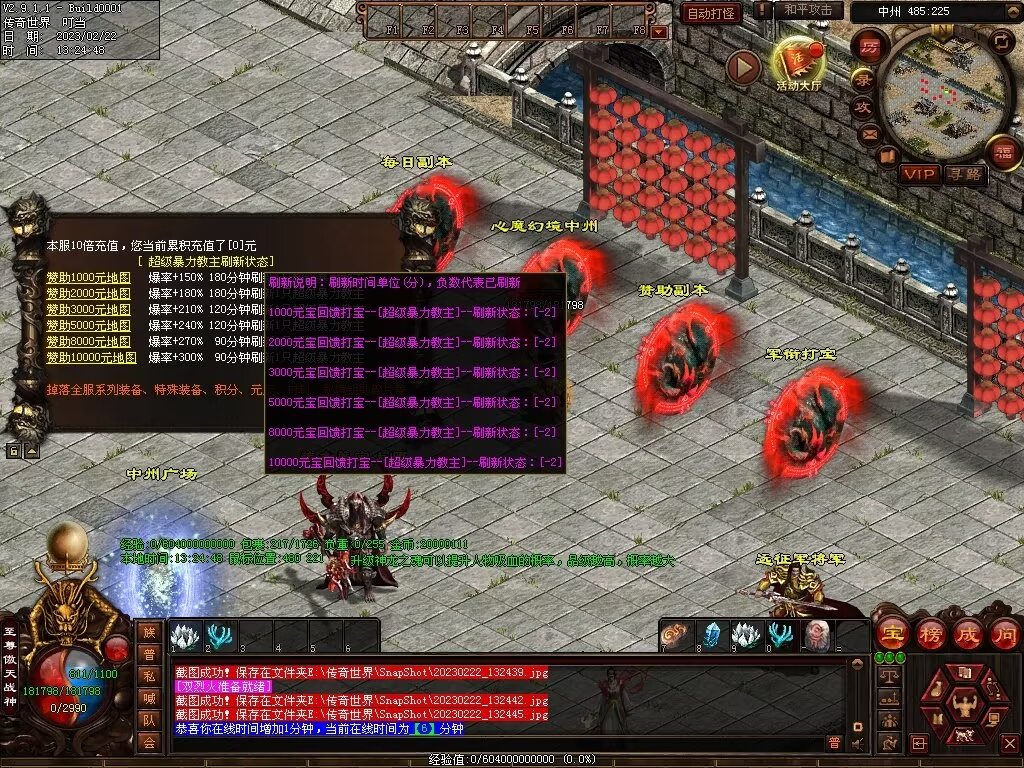Activate 寻路 pathfinding button
The image size is (1024, 768).
point(966,174)
